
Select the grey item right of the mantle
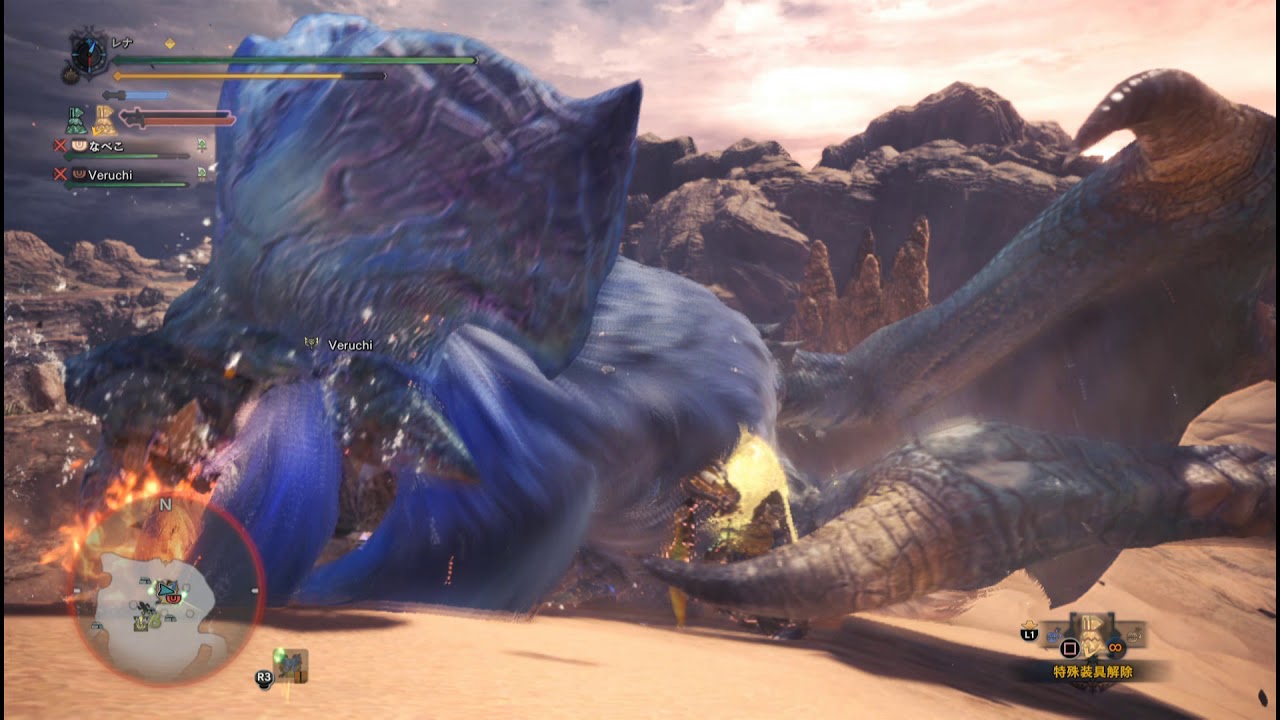click(1135, 634)
